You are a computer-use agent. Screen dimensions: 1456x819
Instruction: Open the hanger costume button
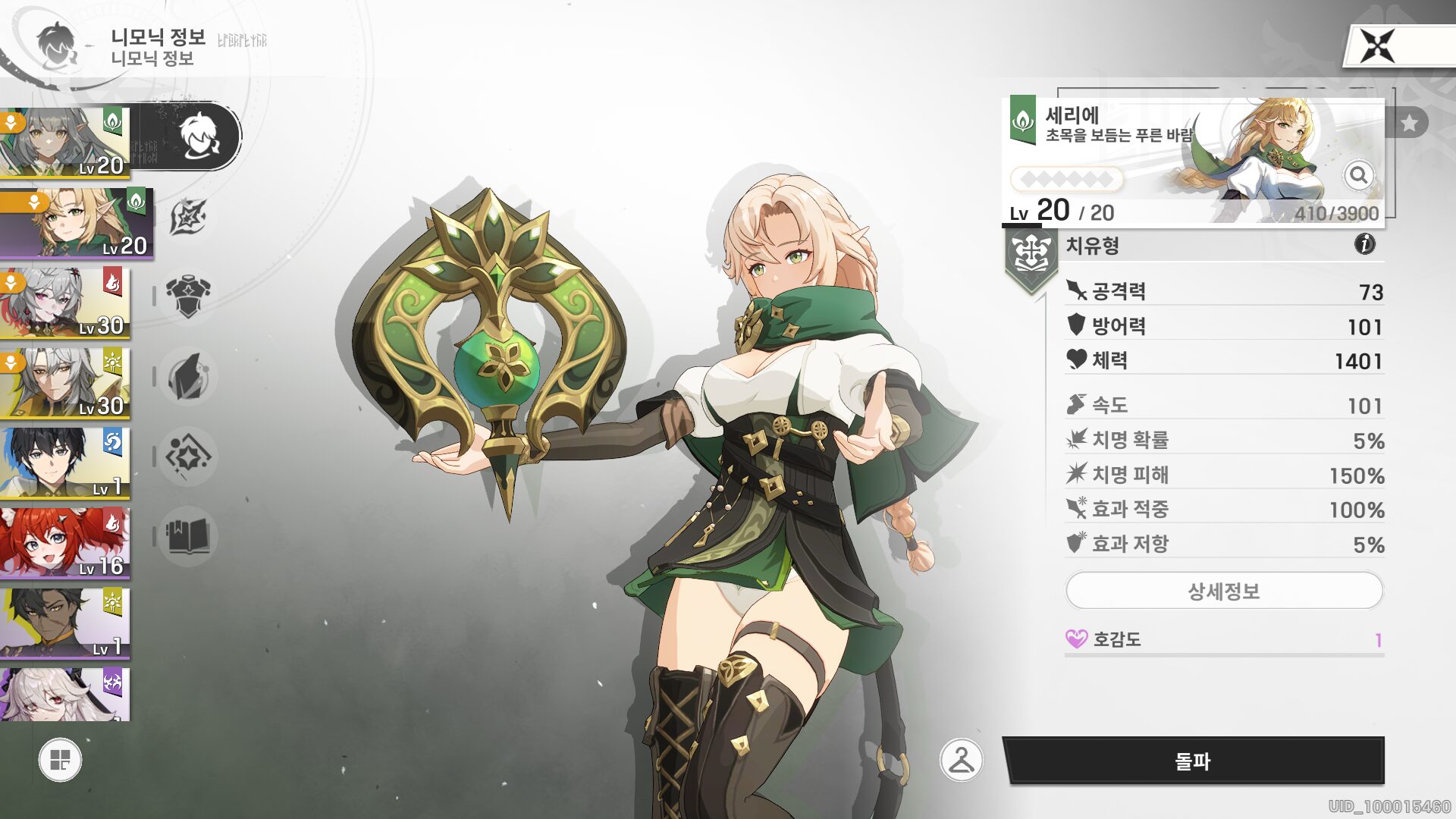961,760
